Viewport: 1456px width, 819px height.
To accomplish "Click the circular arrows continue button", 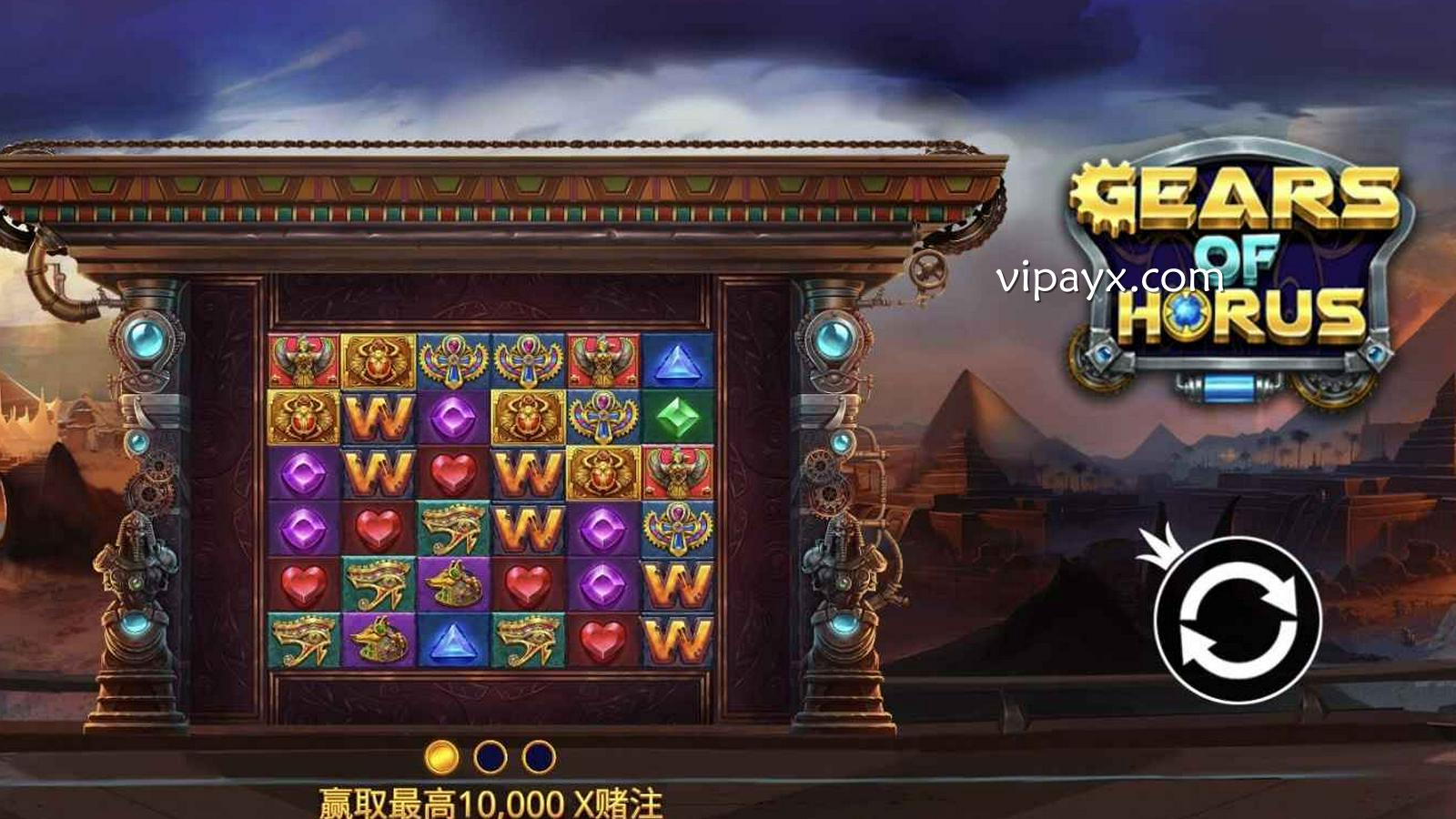I will (x=1237, y=620).
